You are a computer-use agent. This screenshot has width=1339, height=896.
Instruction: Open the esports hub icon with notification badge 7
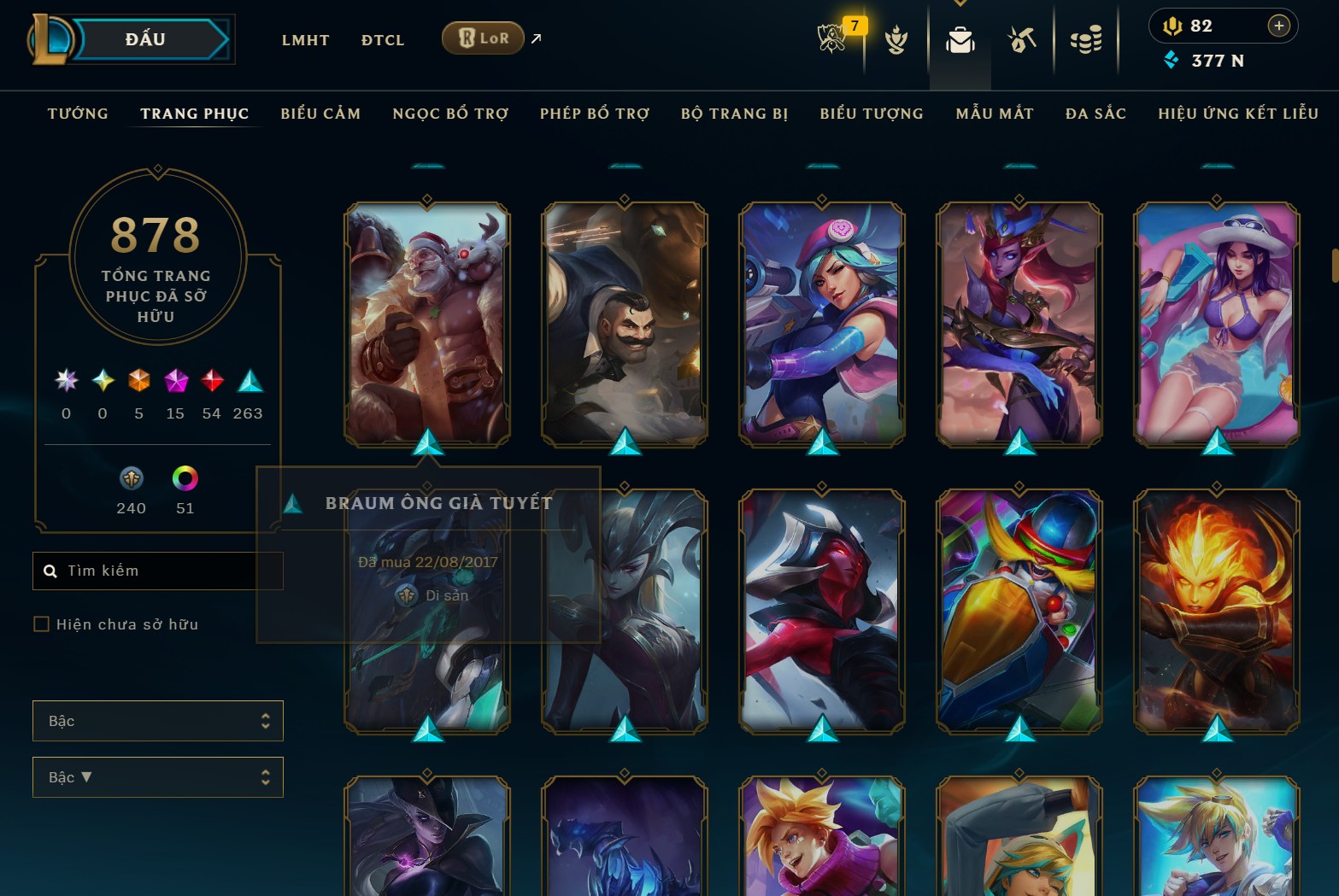[x=831, y=38]
